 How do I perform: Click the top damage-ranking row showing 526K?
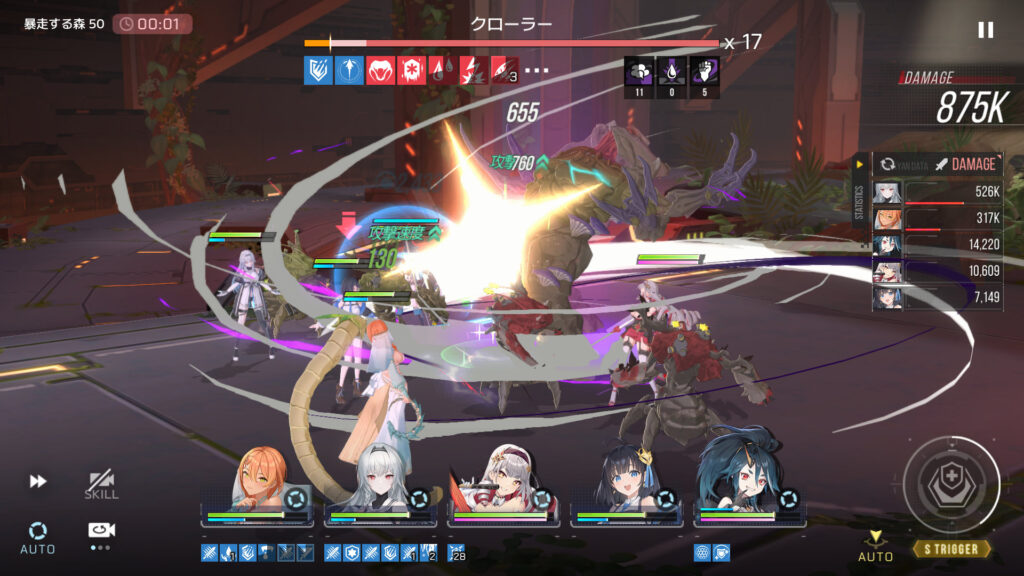coord(938,193)
